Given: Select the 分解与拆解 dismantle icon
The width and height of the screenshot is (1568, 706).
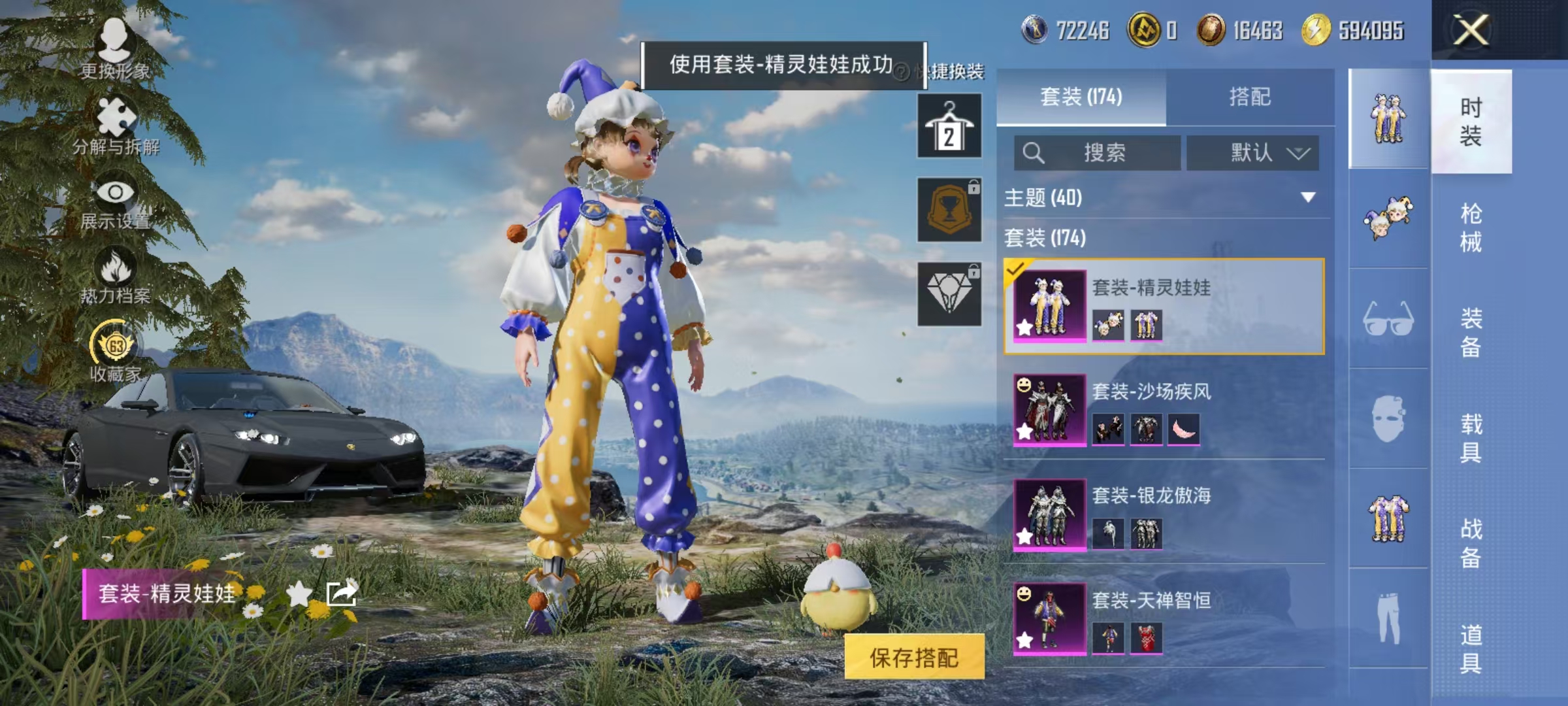Looking at the screenshot, I should 114,114.
